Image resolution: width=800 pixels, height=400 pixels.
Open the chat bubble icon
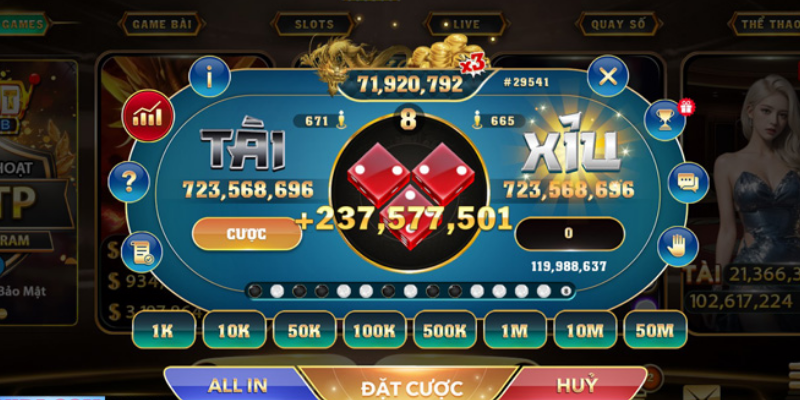[x=687, y=182]
